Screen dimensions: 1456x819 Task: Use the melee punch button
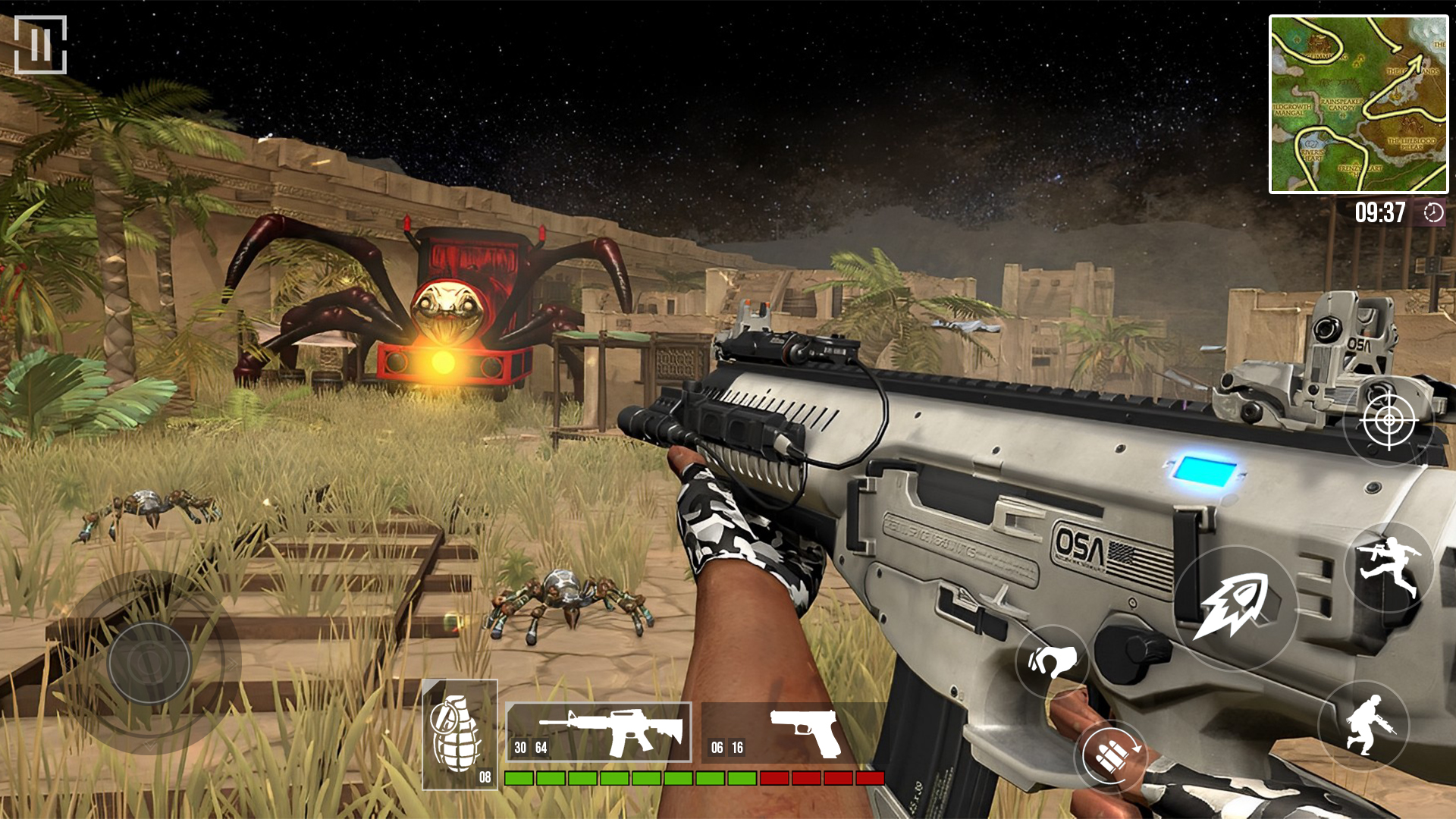1052,661
